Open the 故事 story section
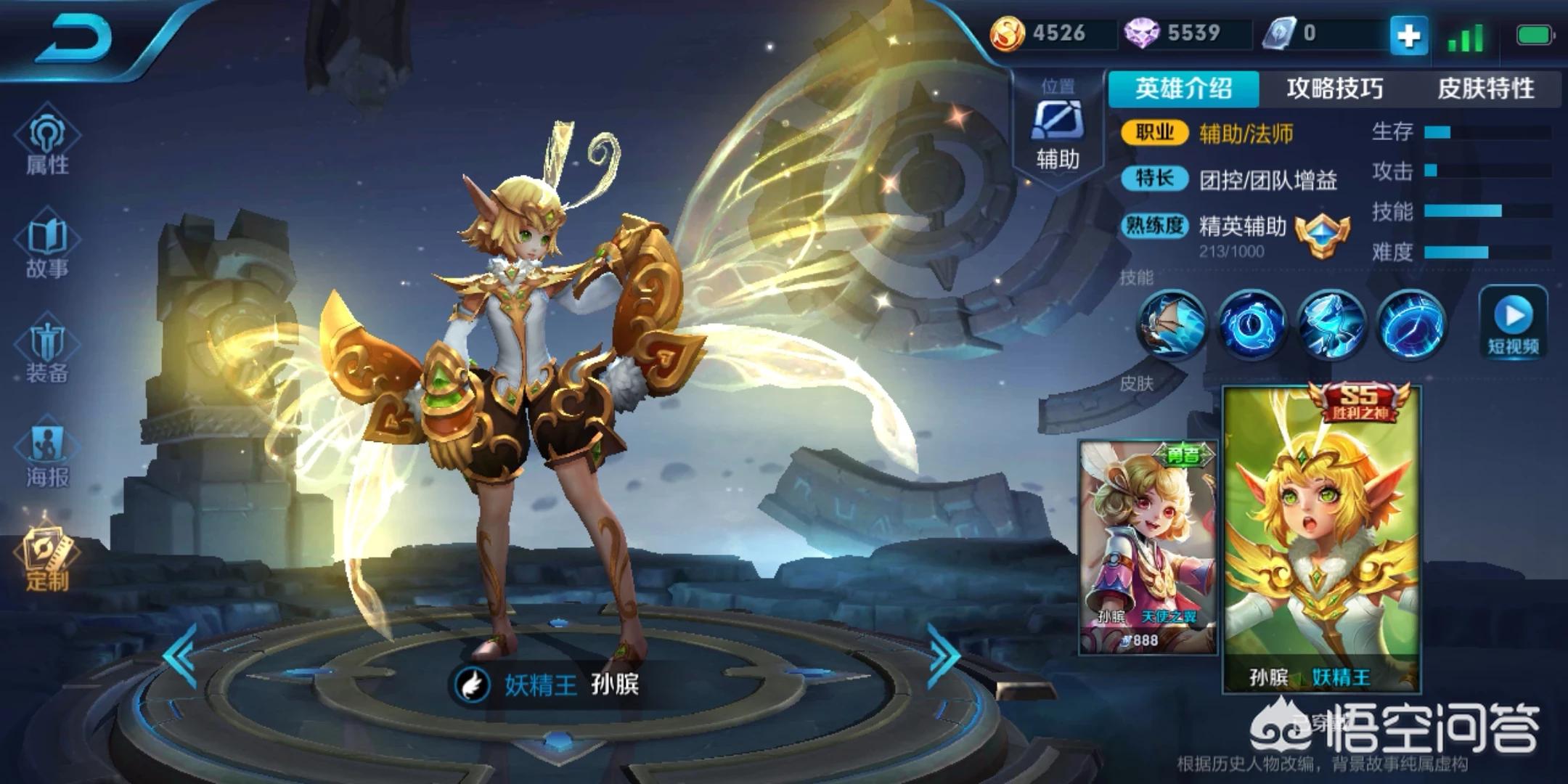Image resolution: width=1568 pixels, height=784 pixels. tap(47, 248)
